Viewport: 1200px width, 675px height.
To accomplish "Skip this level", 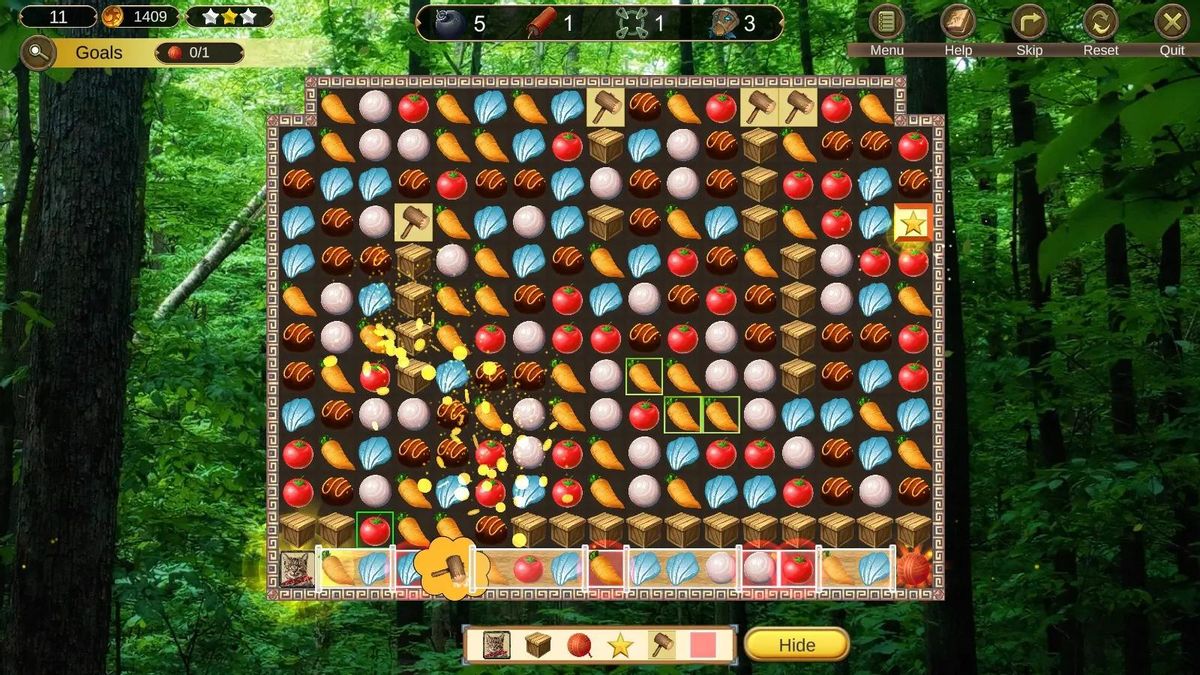I will (1029, 22).
